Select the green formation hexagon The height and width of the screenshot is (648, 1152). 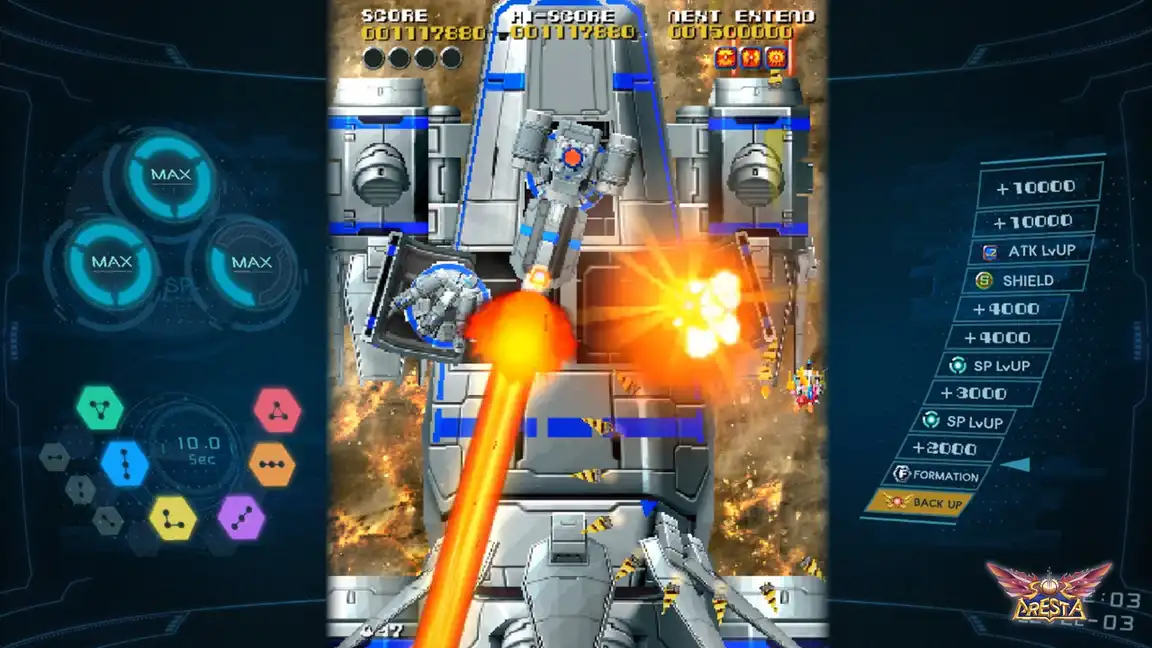(x=100, y=408)
